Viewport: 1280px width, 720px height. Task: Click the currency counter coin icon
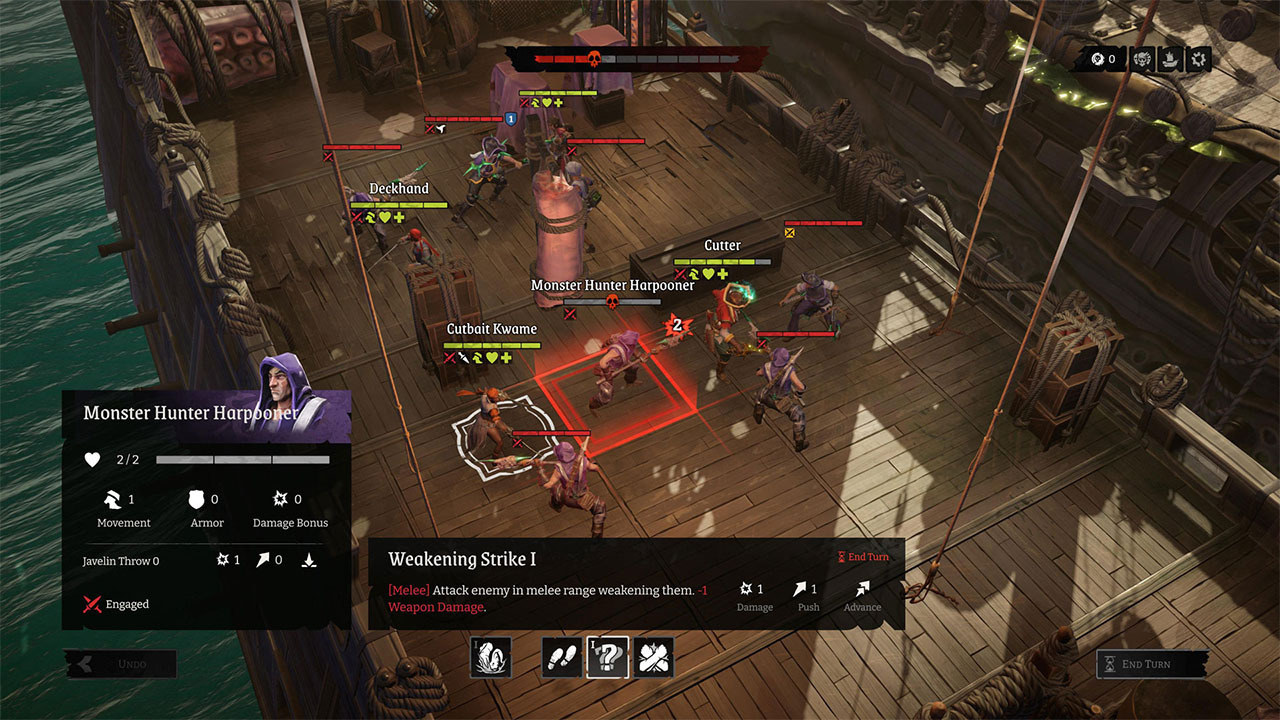1097,59
